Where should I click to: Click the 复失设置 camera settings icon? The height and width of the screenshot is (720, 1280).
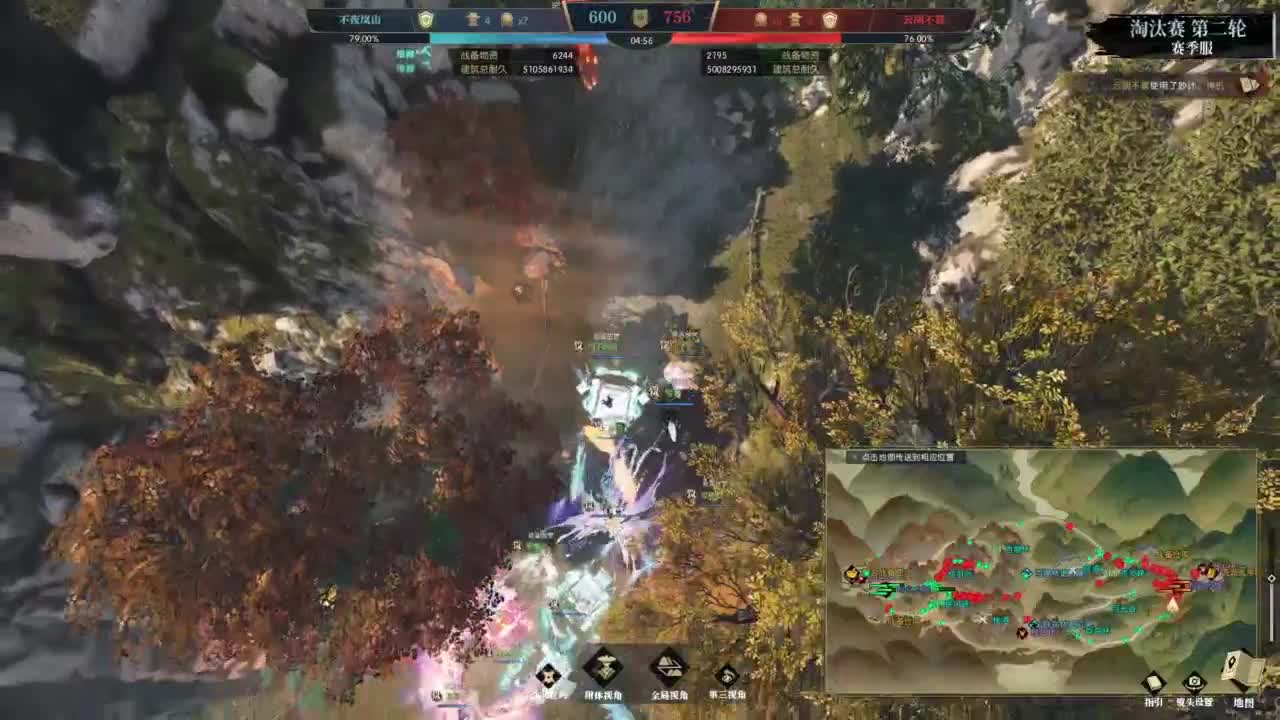[1194, 683]
